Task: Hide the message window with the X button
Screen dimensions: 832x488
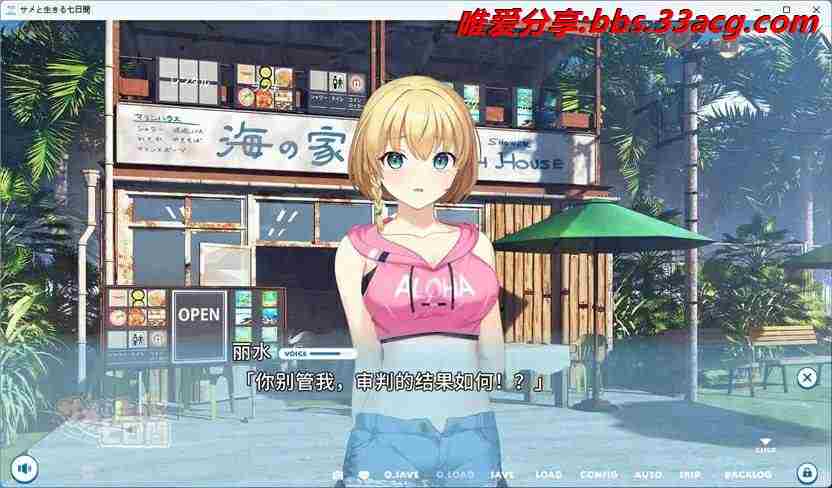Action: (x=807, y=377)
